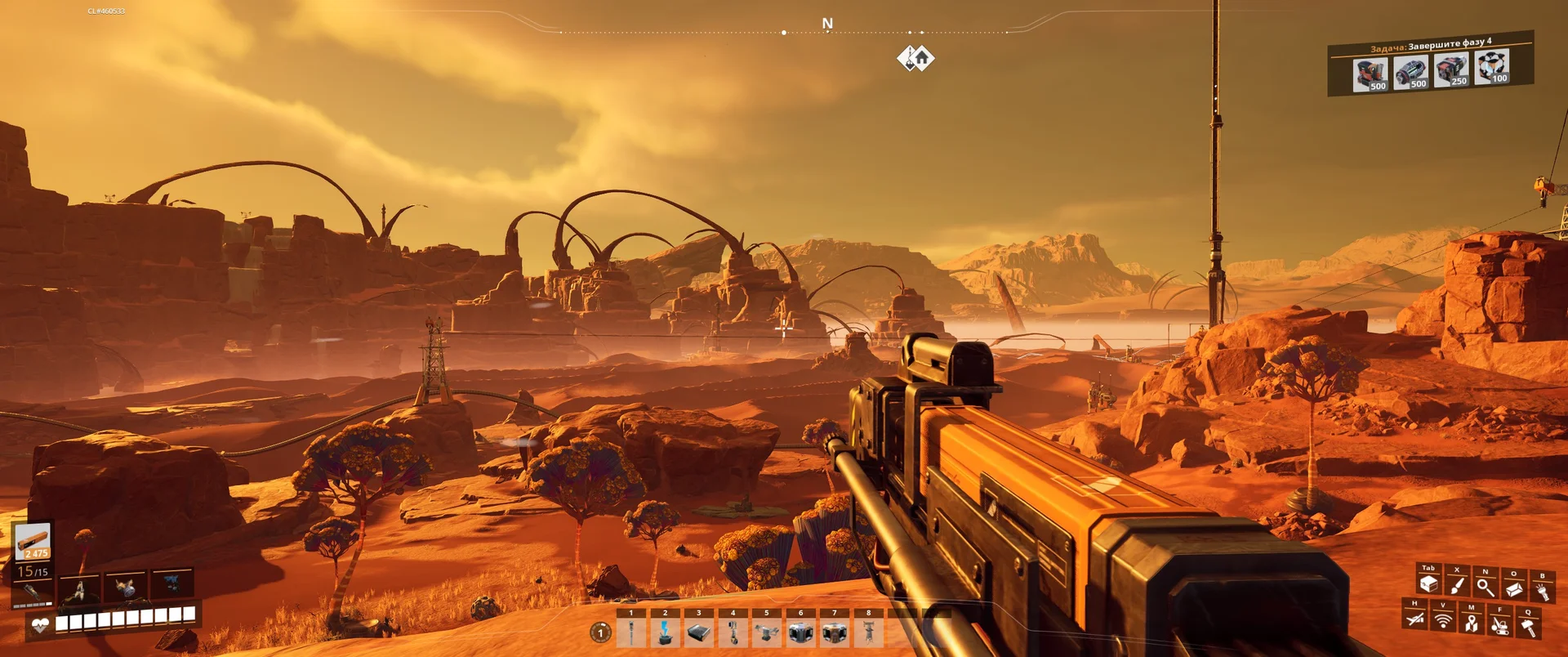Select the home marker on the compass

[922, 58]
